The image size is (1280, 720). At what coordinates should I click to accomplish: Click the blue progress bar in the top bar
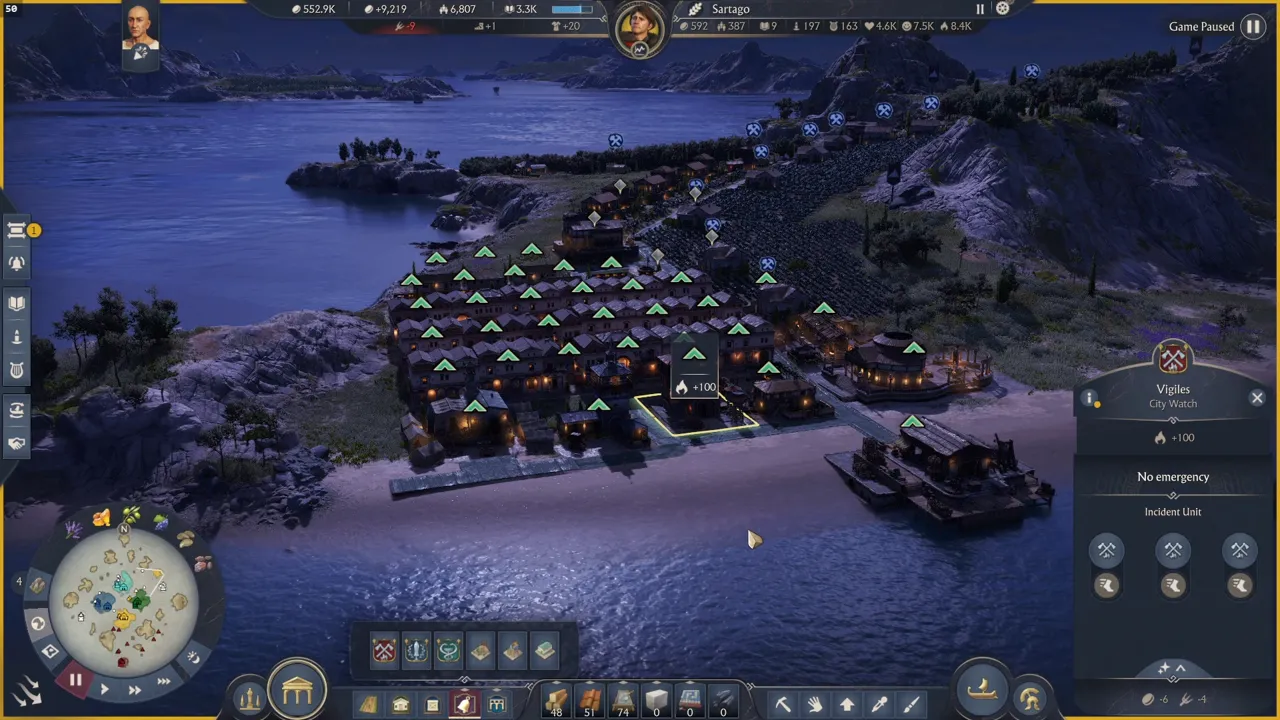click(572, 9)
